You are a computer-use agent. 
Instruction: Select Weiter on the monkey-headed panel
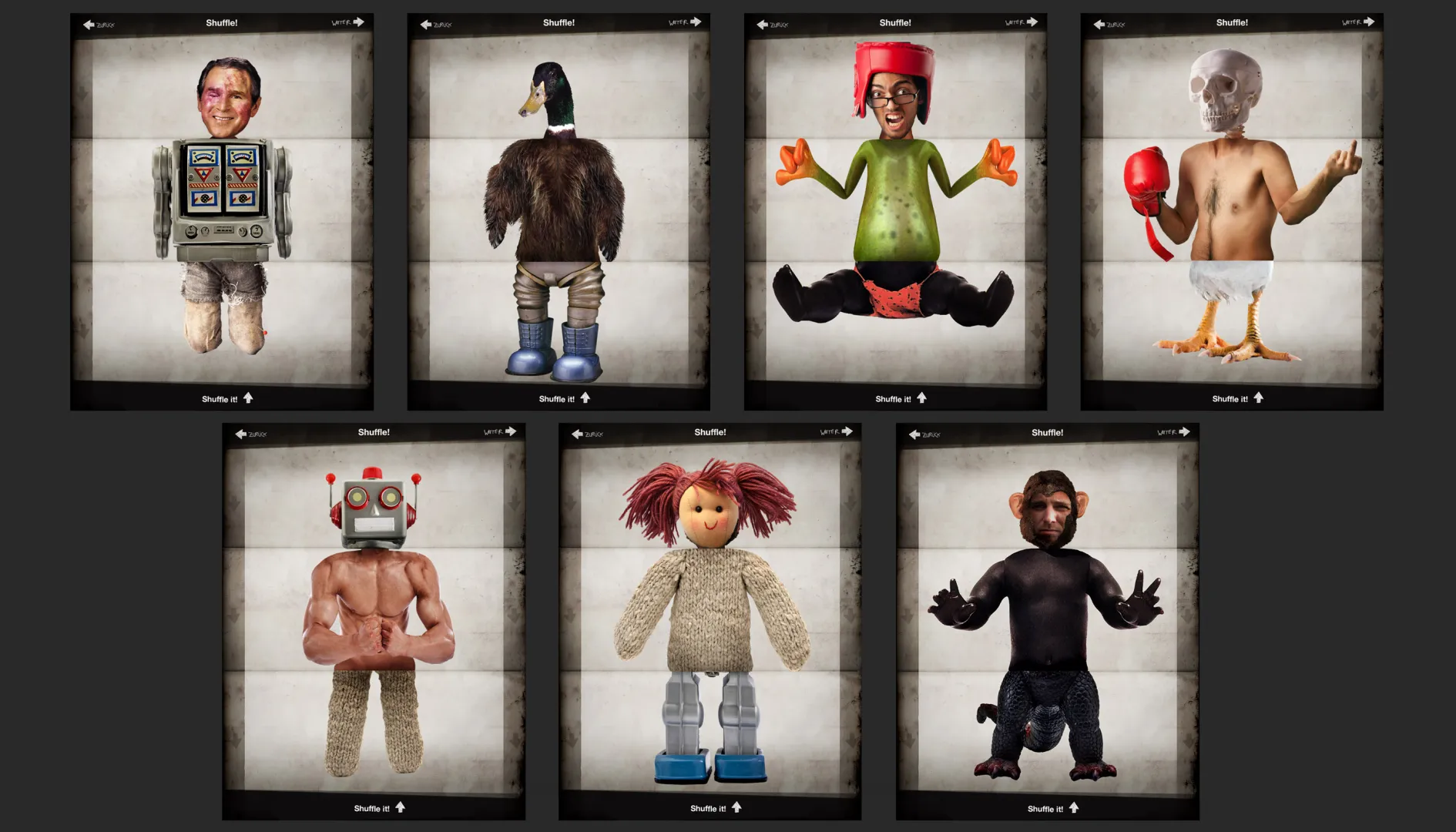click(x=1173, y=432)
